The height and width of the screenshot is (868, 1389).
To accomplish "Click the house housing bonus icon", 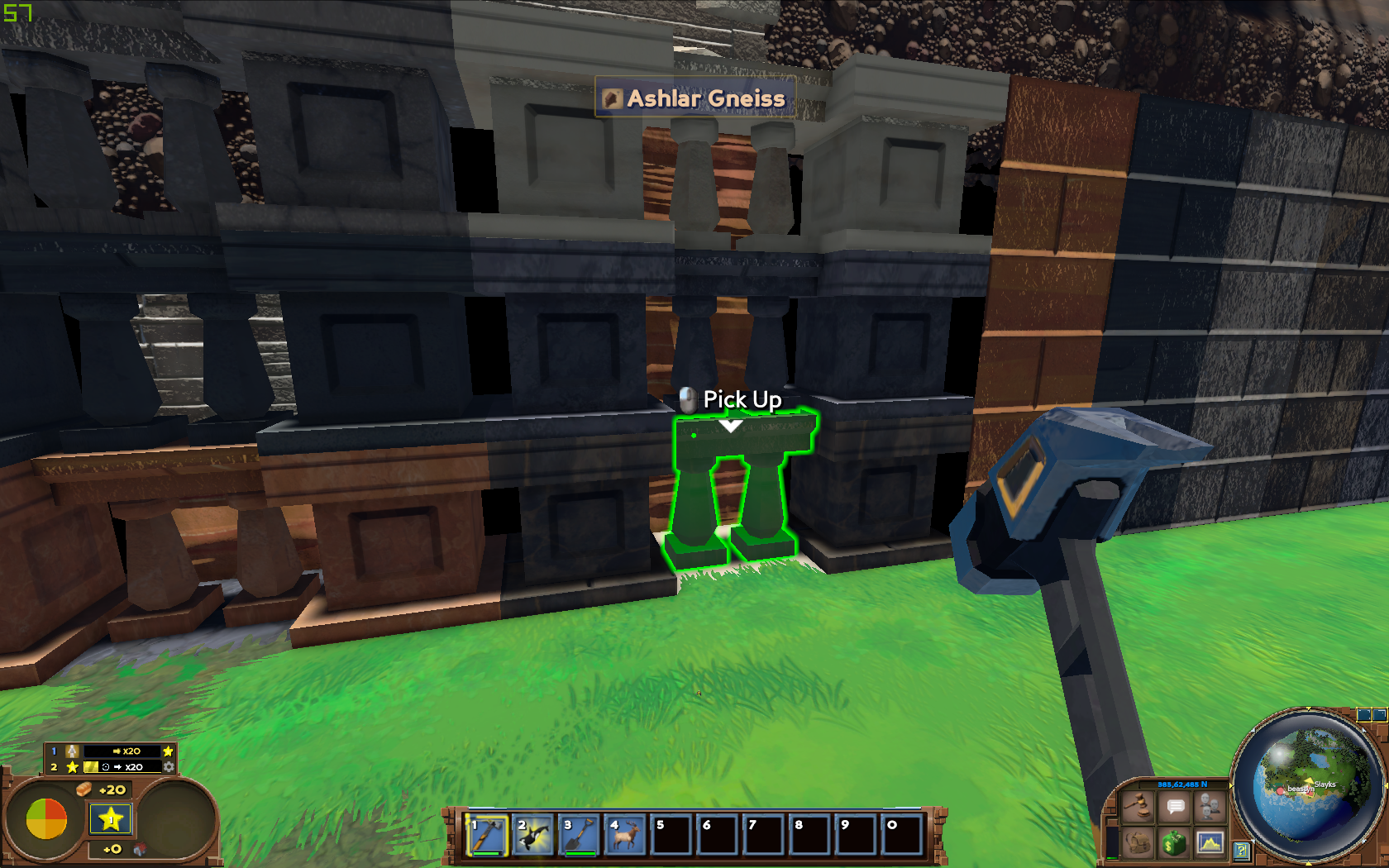I will [140, 849].
